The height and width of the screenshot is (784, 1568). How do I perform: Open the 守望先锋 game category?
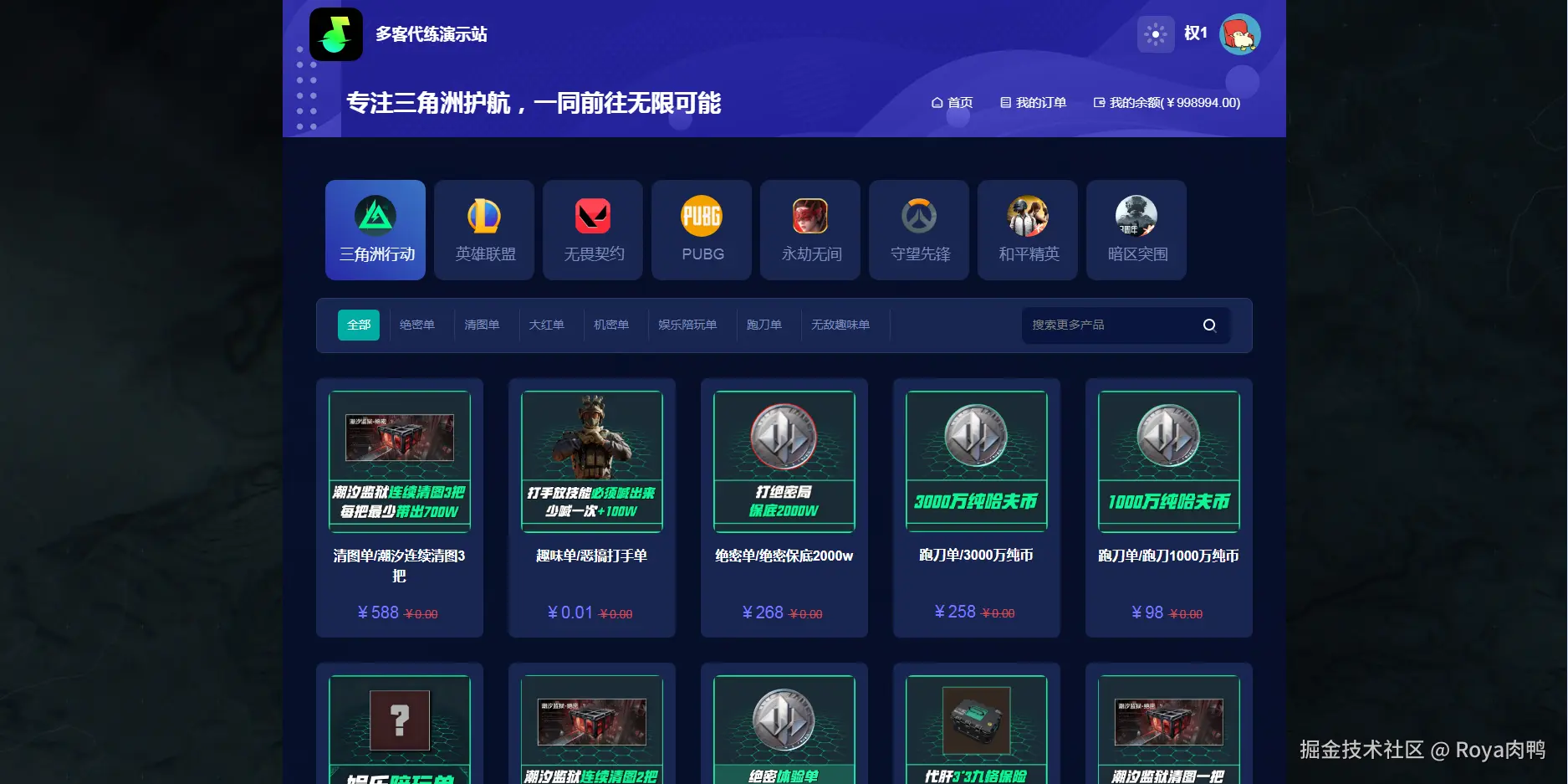(x=918, y=230)
